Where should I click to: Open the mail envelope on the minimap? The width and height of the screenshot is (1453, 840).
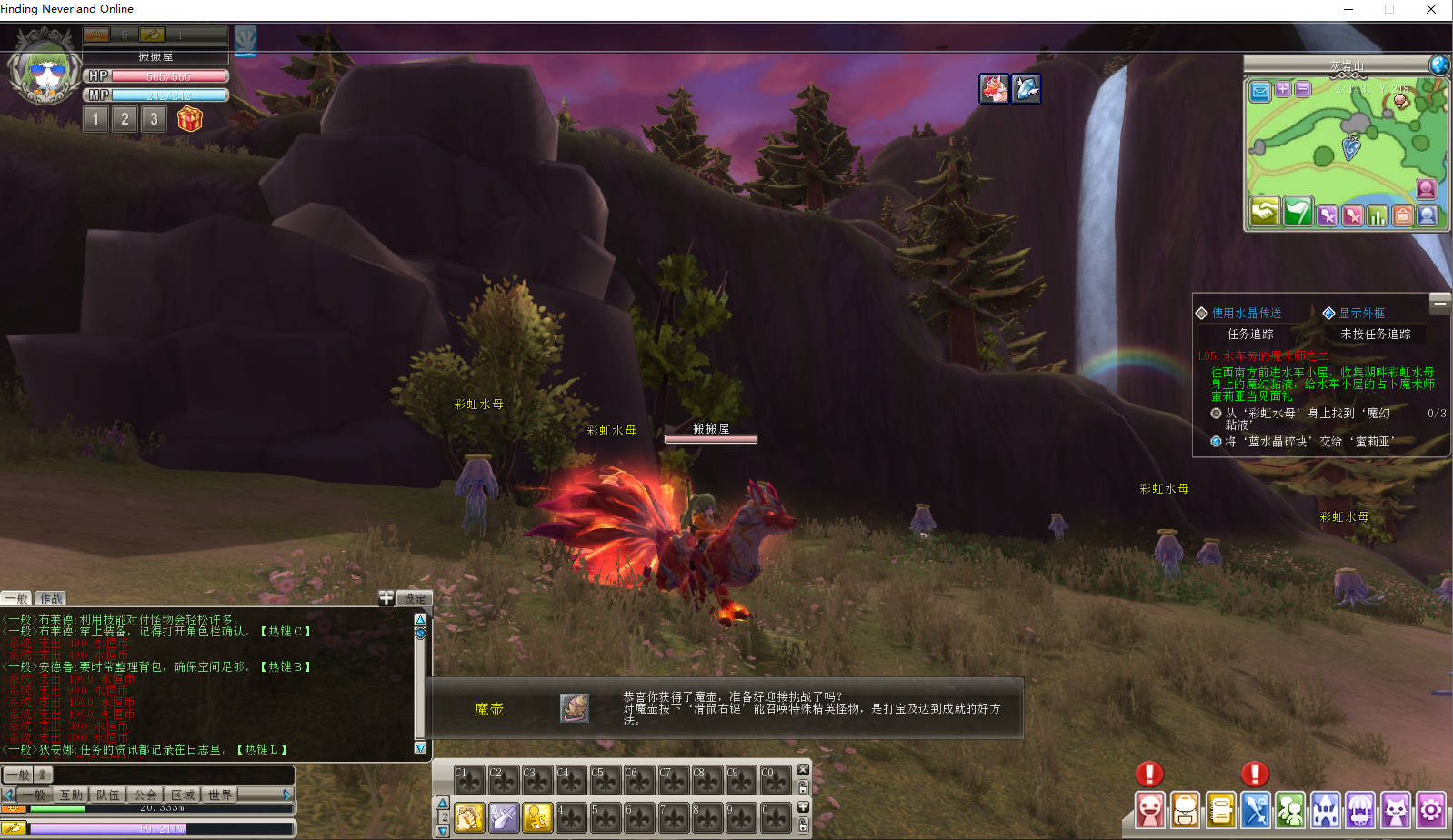coord(1260,90)
